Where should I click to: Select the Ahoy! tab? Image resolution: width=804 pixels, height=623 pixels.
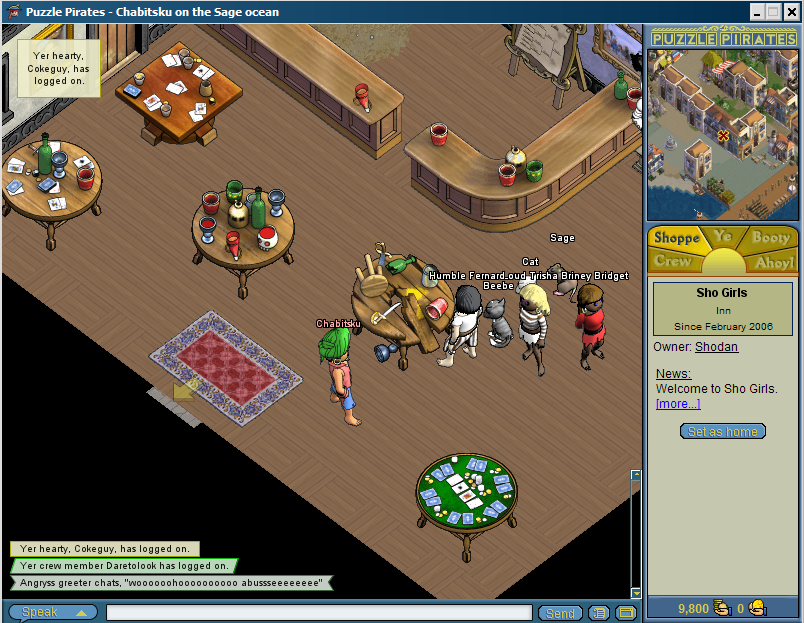click(x=773, y=263)
